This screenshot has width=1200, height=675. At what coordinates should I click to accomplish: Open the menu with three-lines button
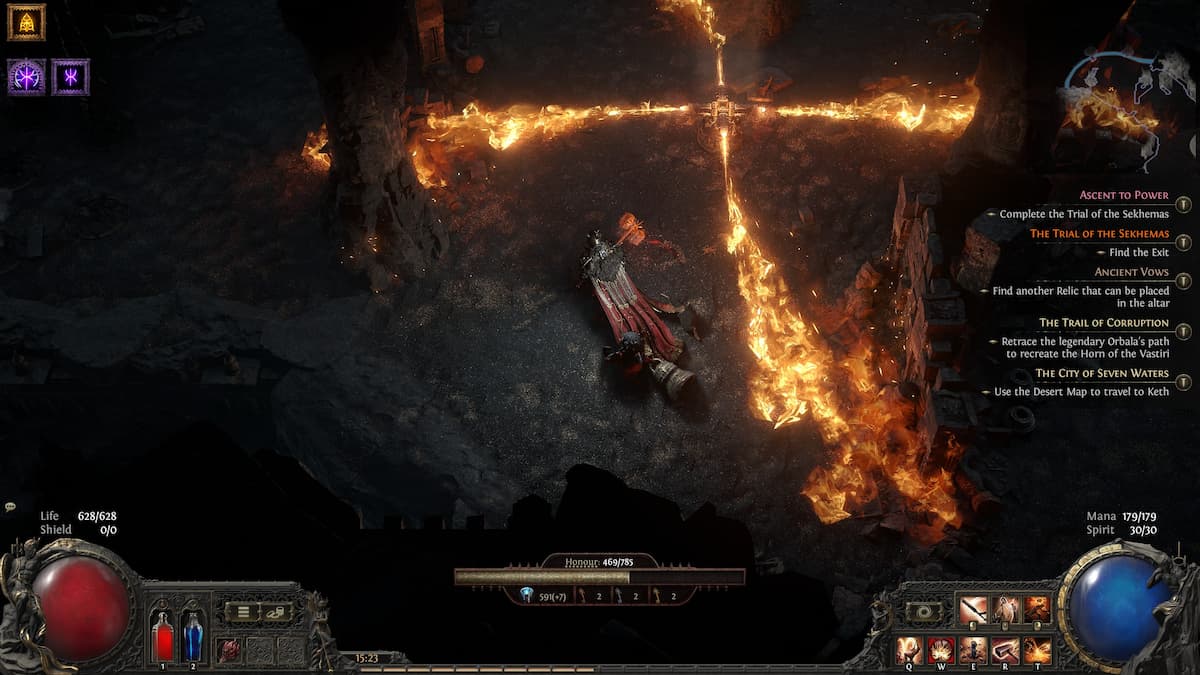click(x=241, y=611)
